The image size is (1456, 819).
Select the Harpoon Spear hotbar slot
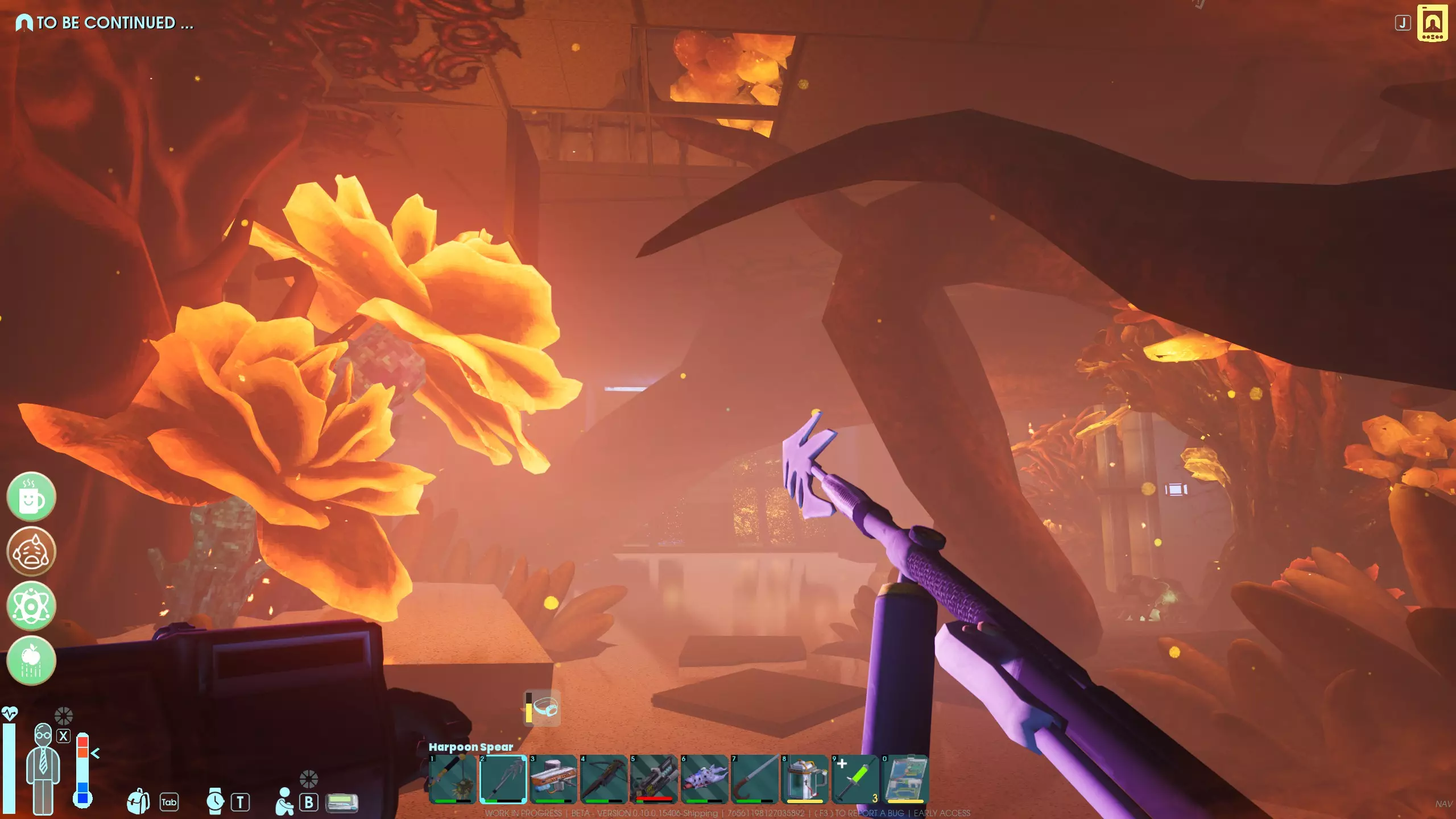pyautogui.click(x=503, y=779)
